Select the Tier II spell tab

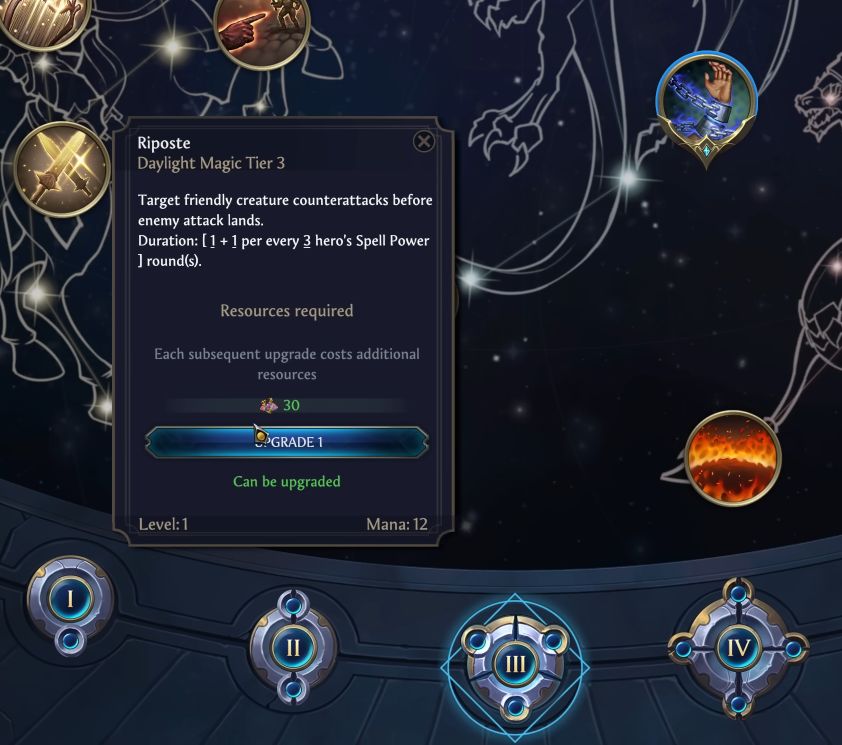point(293,647)
